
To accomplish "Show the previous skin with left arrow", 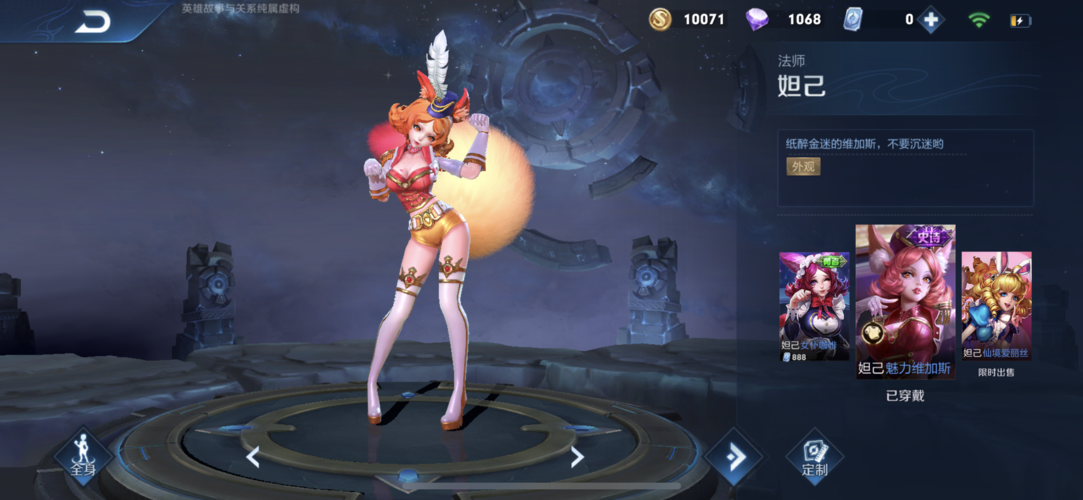I will pyautogui.click(x=253, y=457).
